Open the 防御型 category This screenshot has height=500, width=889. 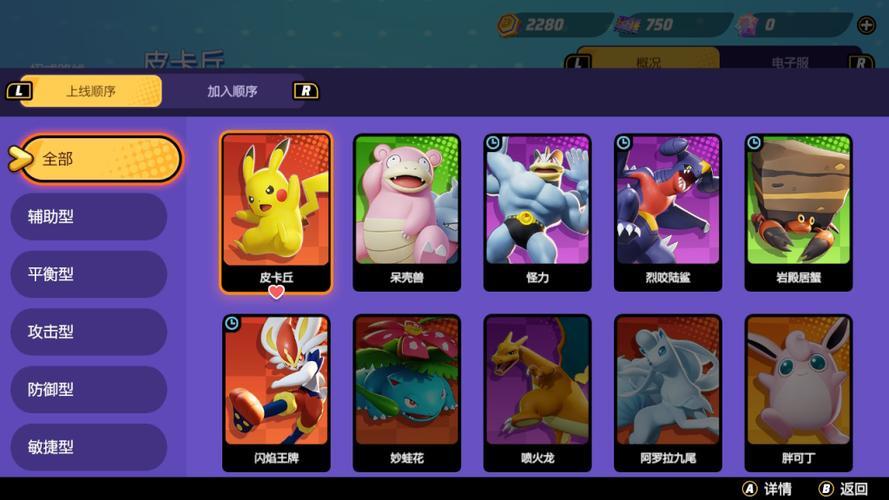(x=88, y=389)
